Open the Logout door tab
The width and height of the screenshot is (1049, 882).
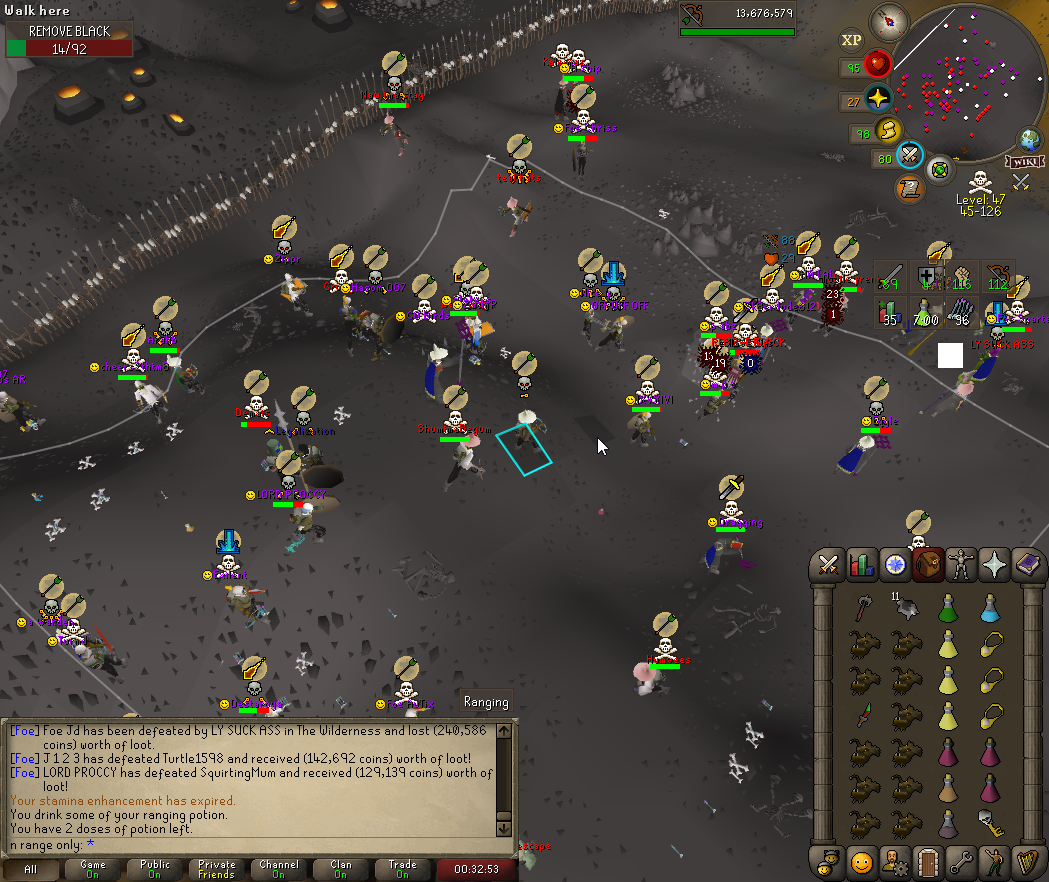[x=927, y=860]
